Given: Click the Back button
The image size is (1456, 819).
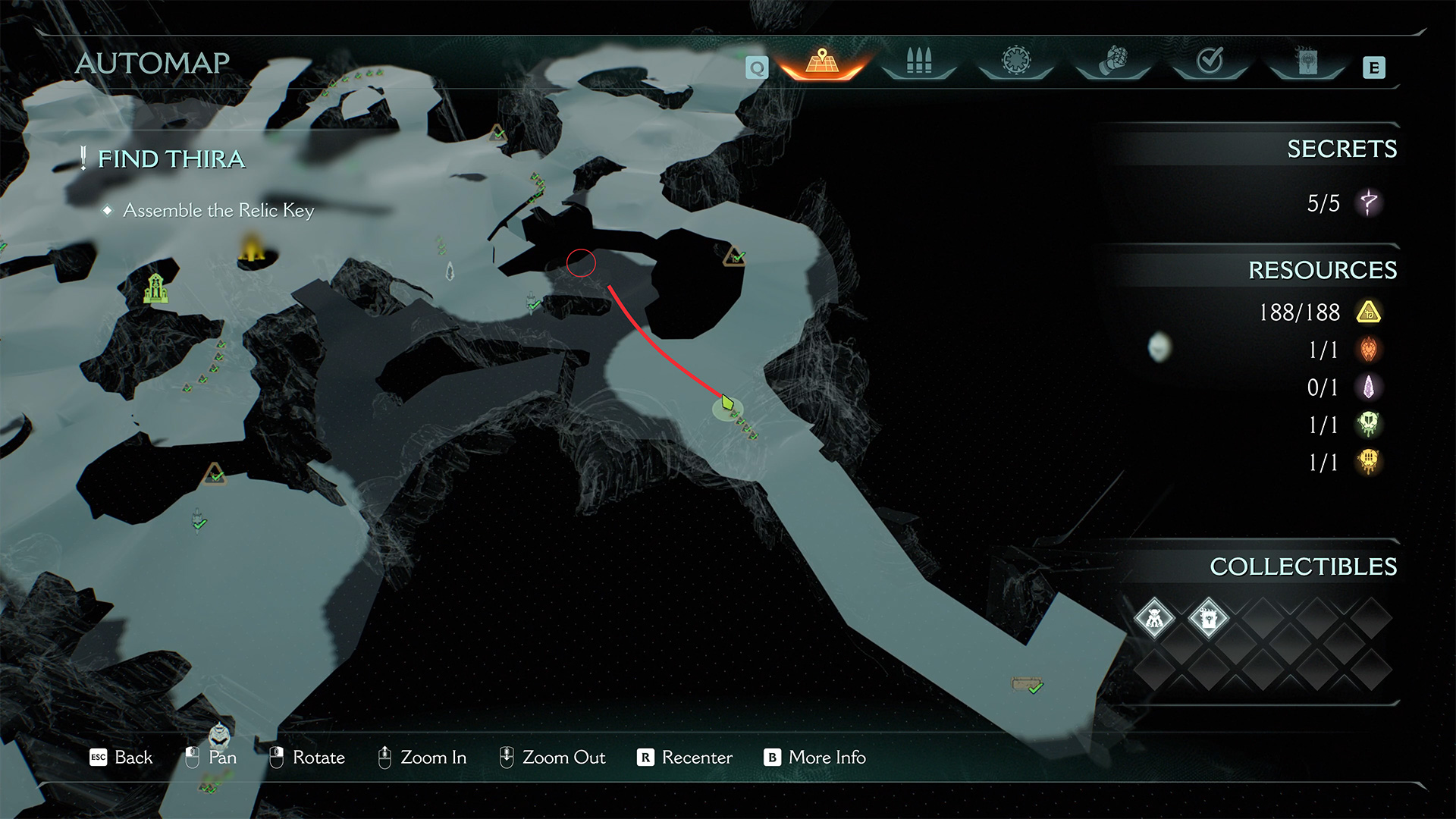Looking at the screenshot, I should point(121,758).
